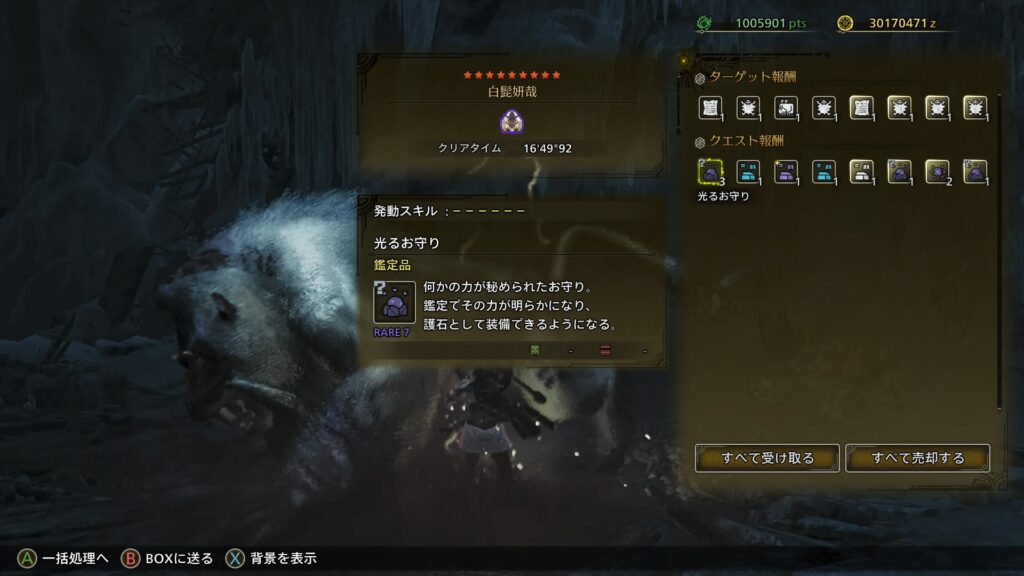The image size is (1024, 576).
Task: Select the quest reward with quantity 2
Action: click(x=937, y=172)
